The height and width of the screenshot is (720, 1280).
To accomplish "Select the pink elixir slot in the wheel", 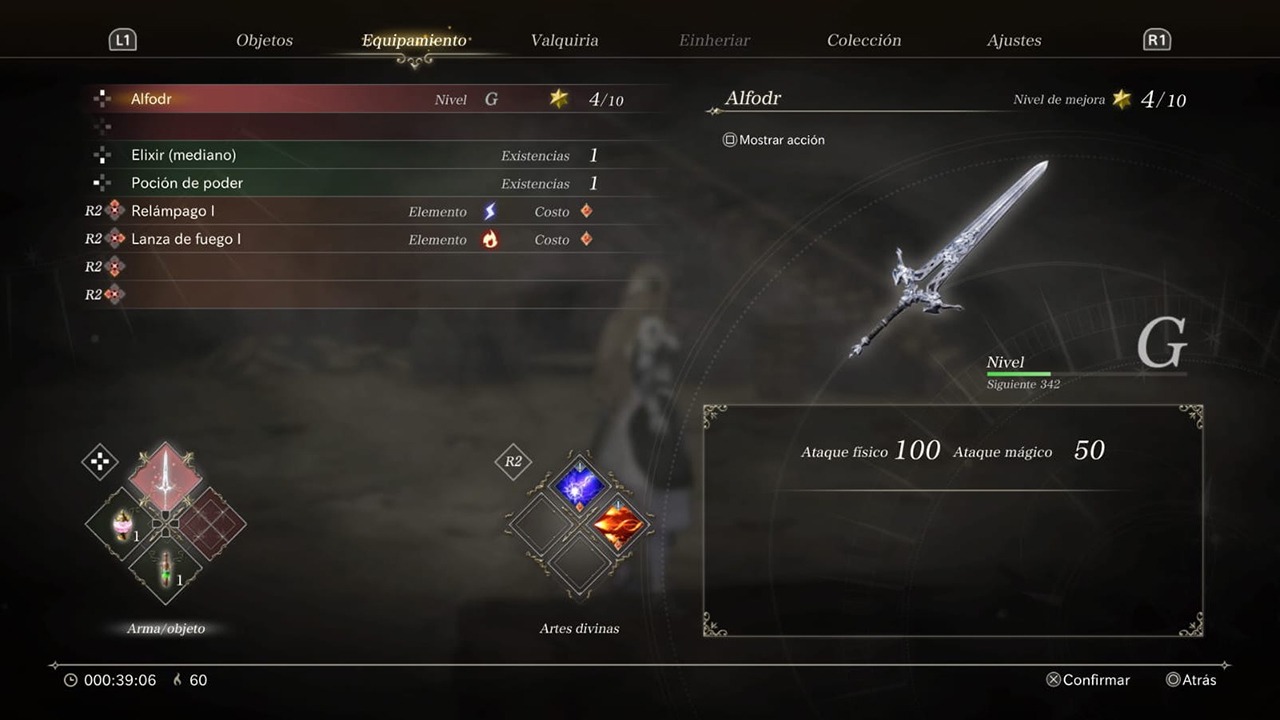I will click(x=123, y=524).
